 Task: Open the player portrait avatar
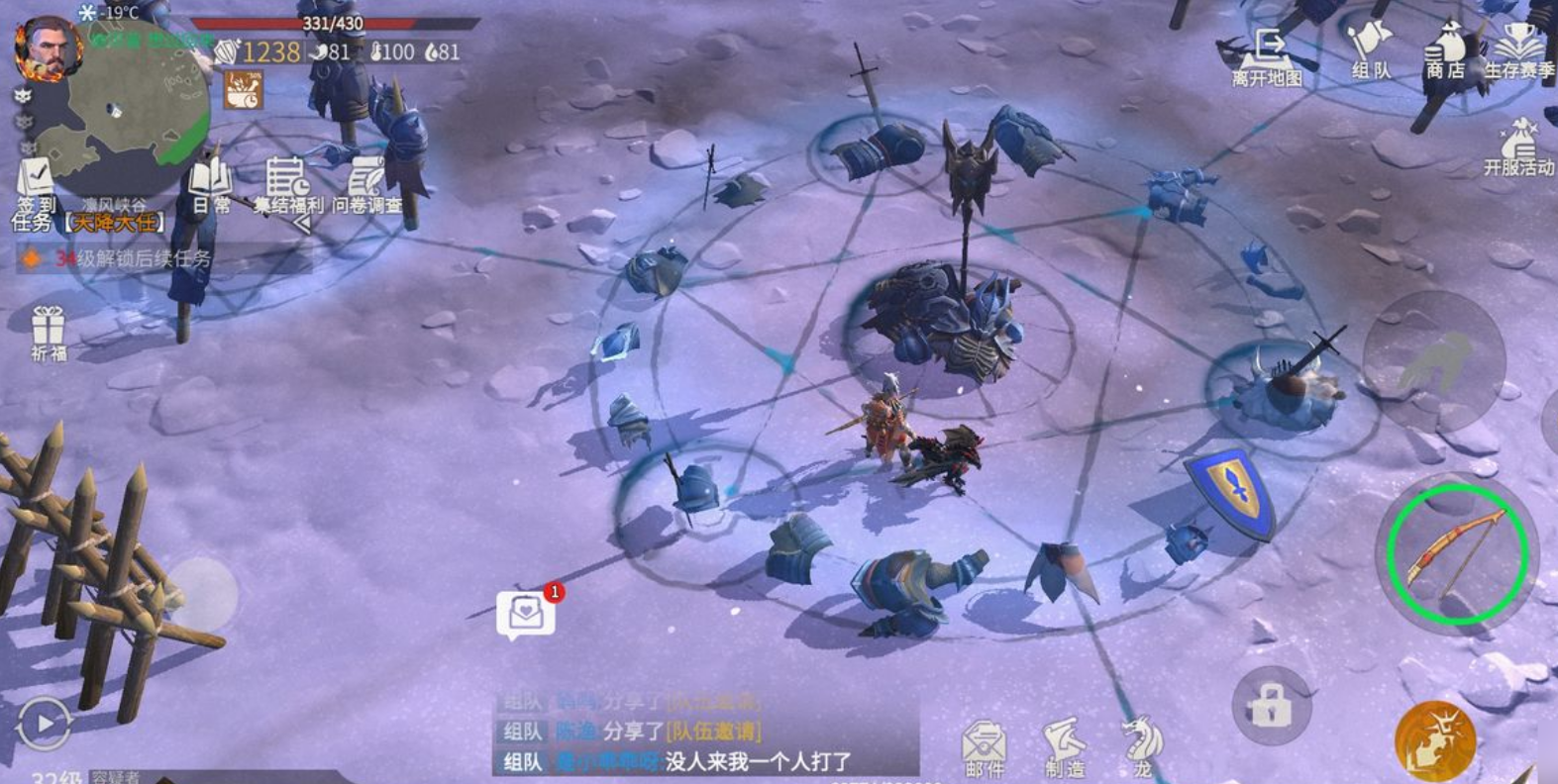pos(45,47)
